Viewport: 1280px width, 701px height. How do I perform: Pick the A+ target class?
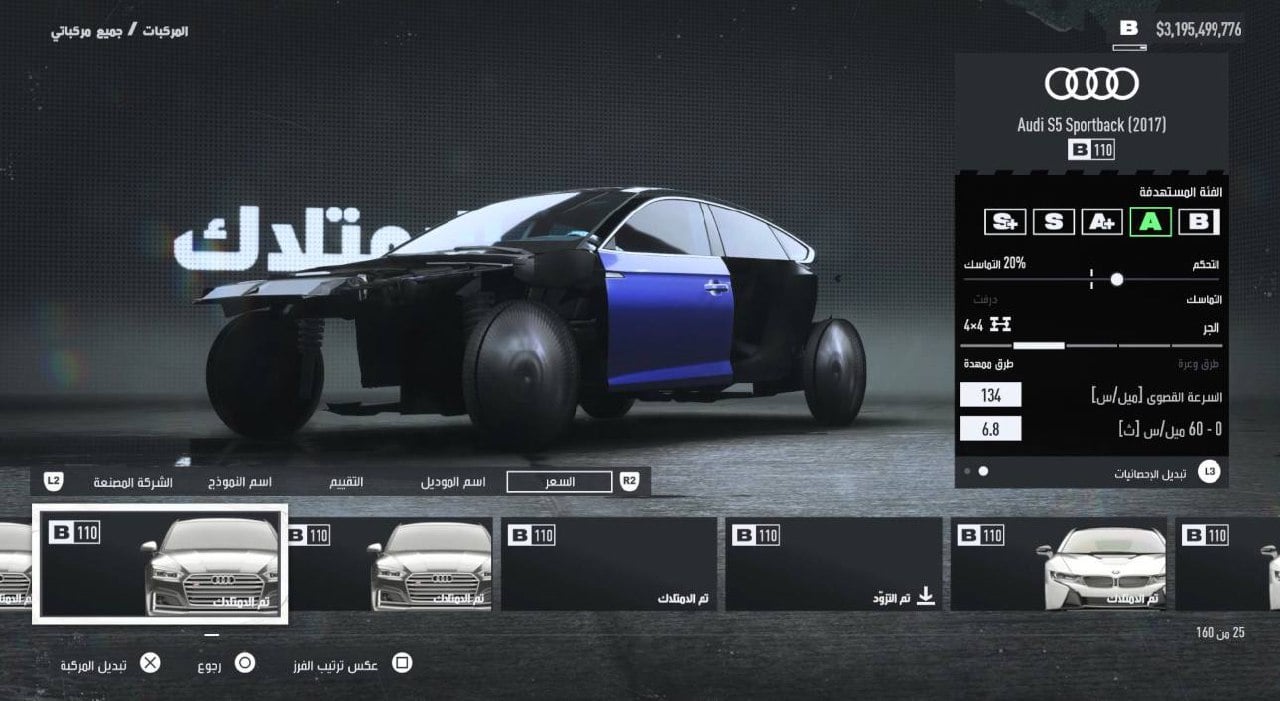1102,222
